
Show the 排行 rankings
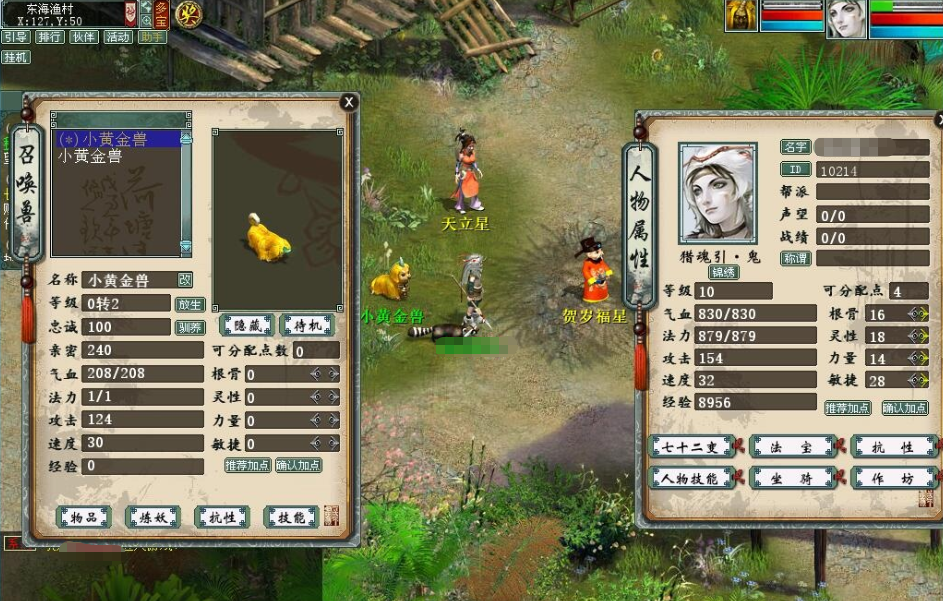click(x=49, y=37)
